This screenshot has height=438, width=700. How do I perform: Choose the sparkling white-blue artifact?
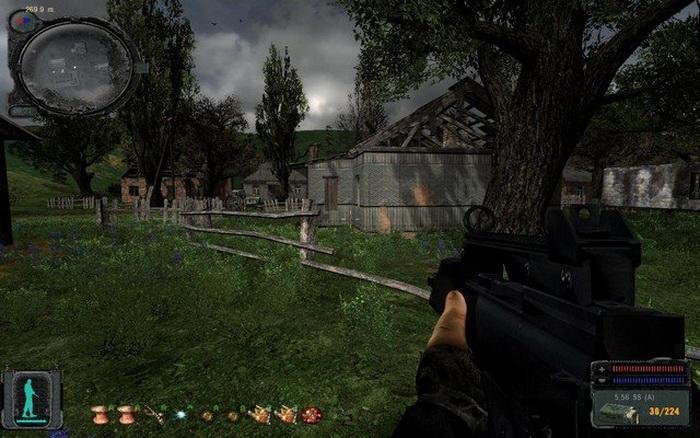(181, 414)
